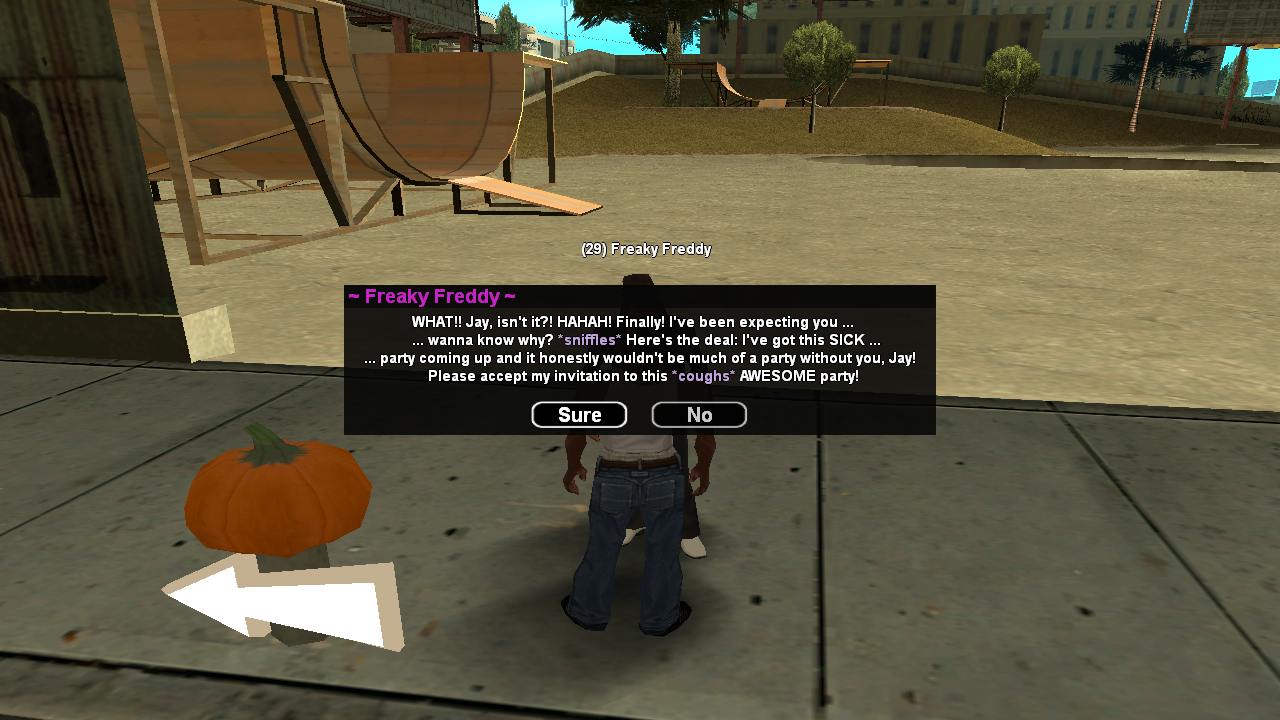
Task: Accept the invitation with the Sure button
Action: [x=578, y=414]
